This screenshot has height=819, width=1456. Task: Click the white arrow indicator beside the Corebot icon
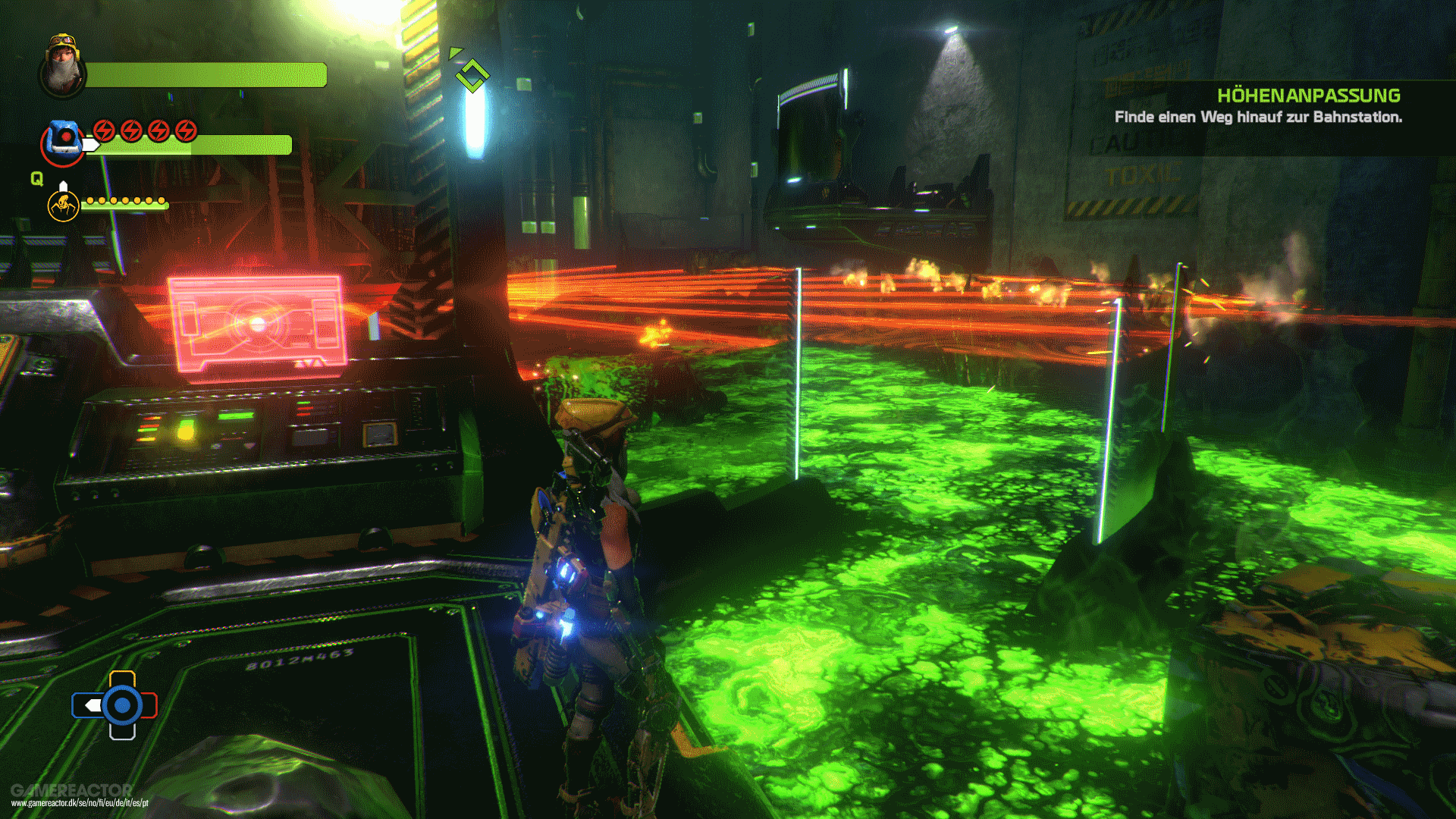[x=91, y=146]
